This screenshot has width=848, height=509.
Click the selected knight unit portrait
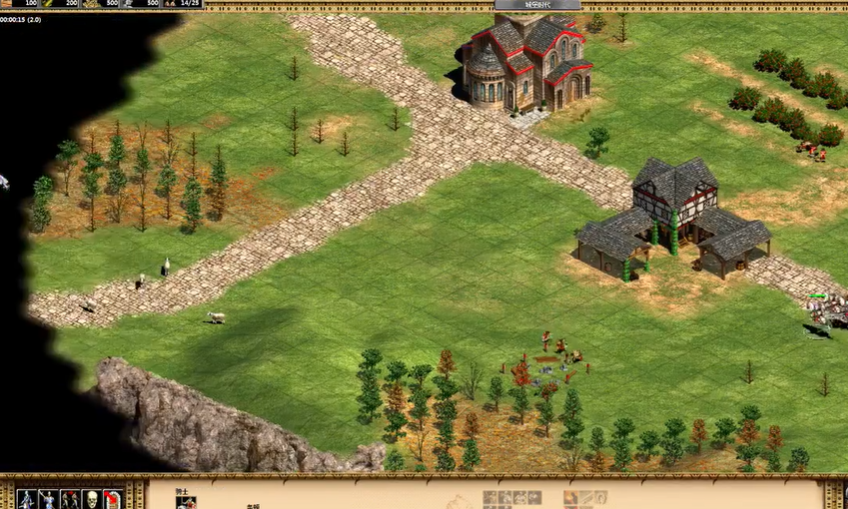(x=186, y=503)
